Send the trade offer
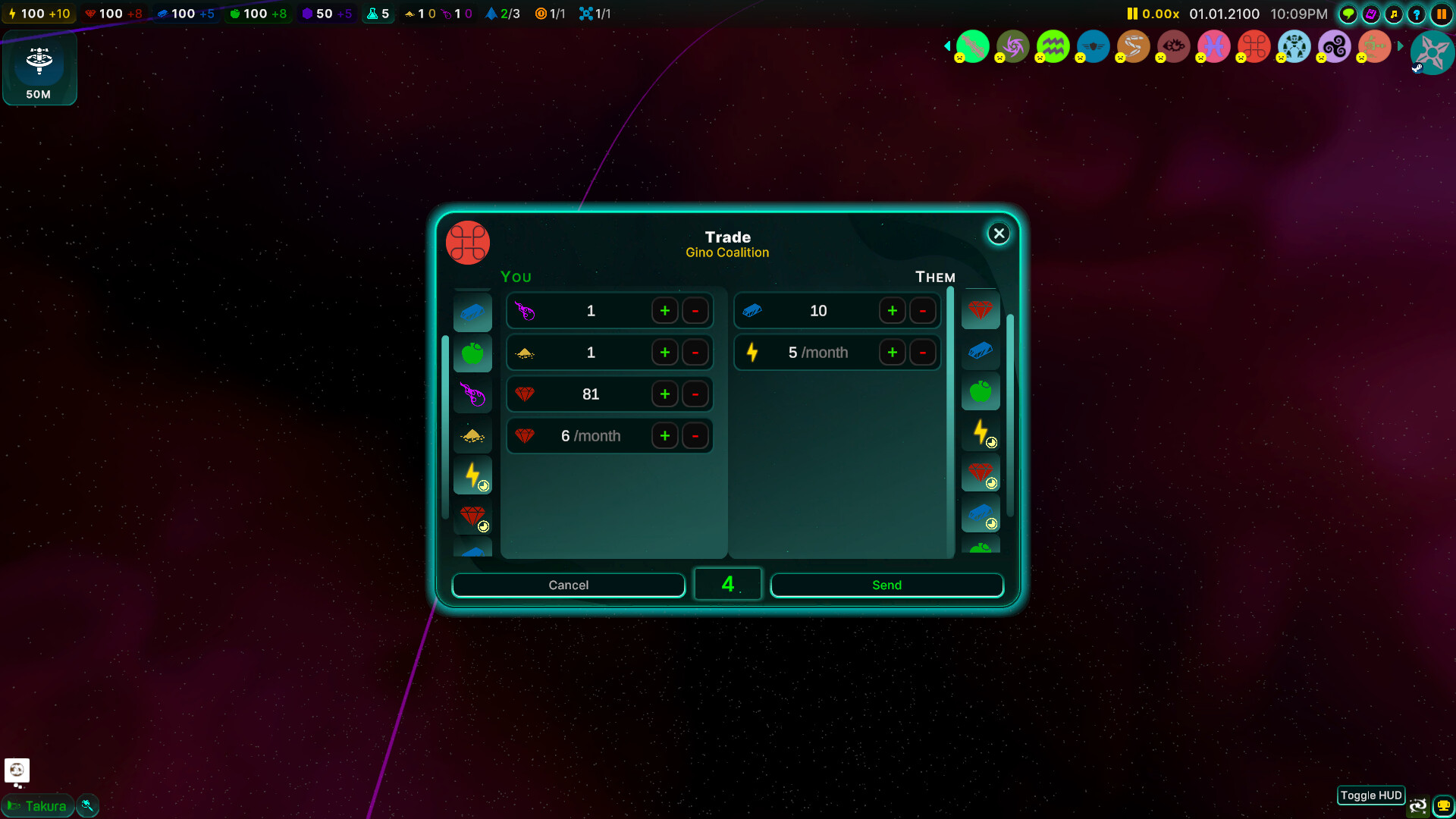The image size is (1456, 819). pyautogui.click(x=886, y=585)
